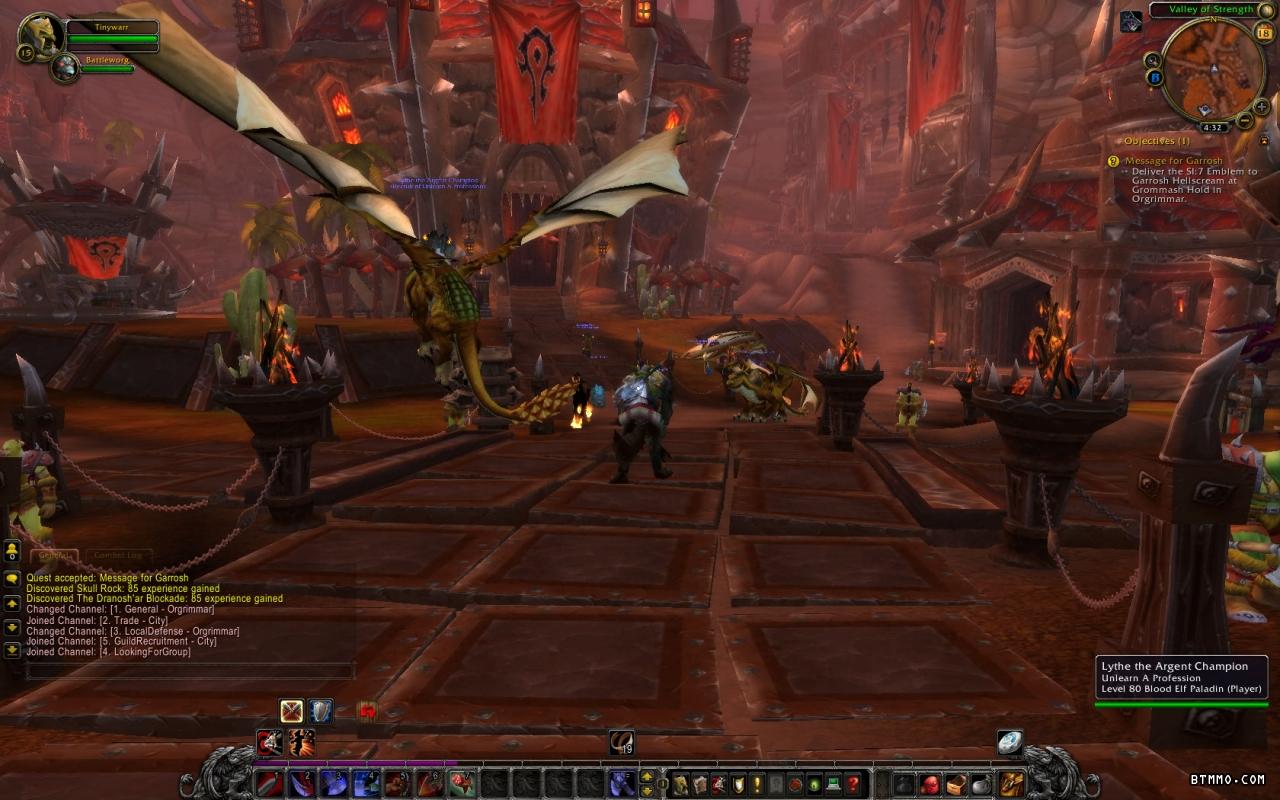This screenshot has width=1280, height=800.
Task: Click the Message for Garrosh quest objective
Action: click(1173, 161)
